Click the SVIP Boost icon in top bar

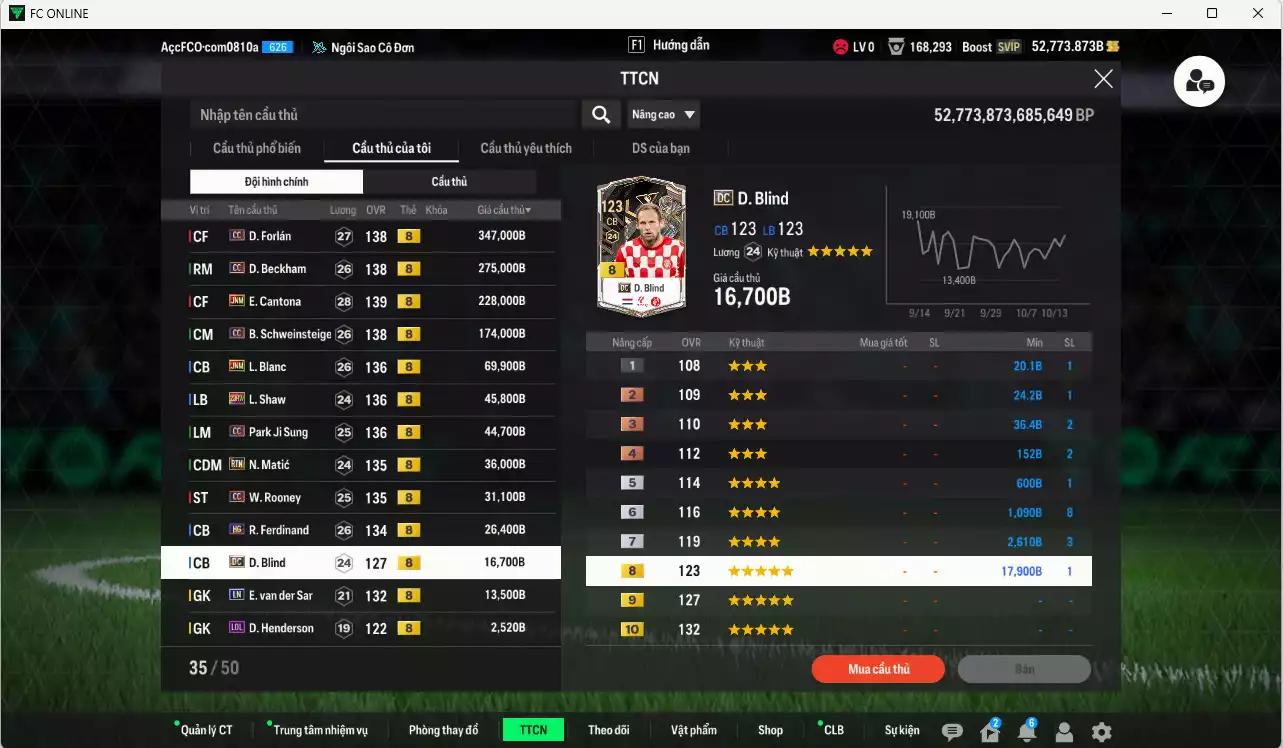(1010, 46)
